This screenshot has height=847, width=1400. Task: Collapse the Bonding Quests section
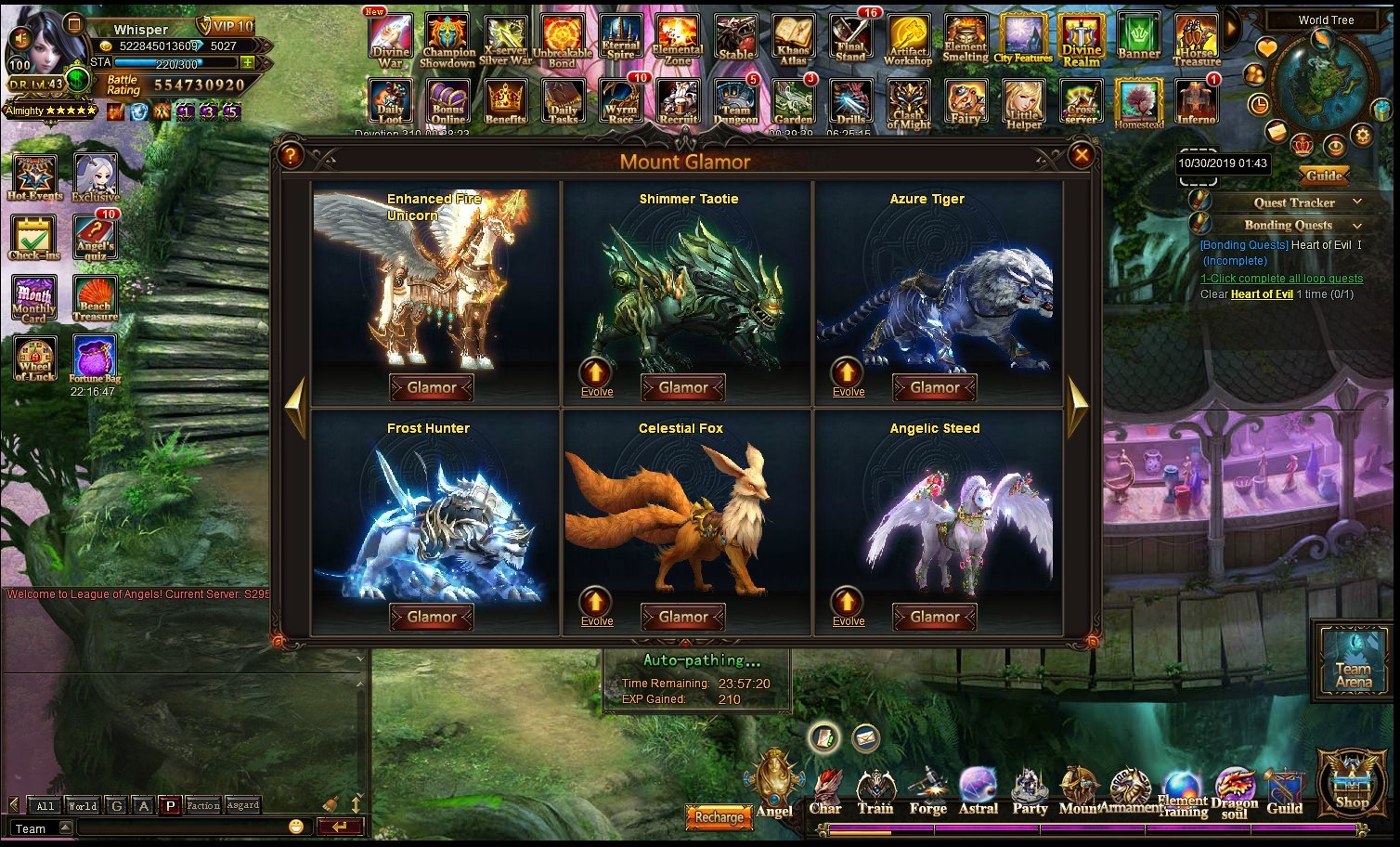click(x=1357, y=225)
